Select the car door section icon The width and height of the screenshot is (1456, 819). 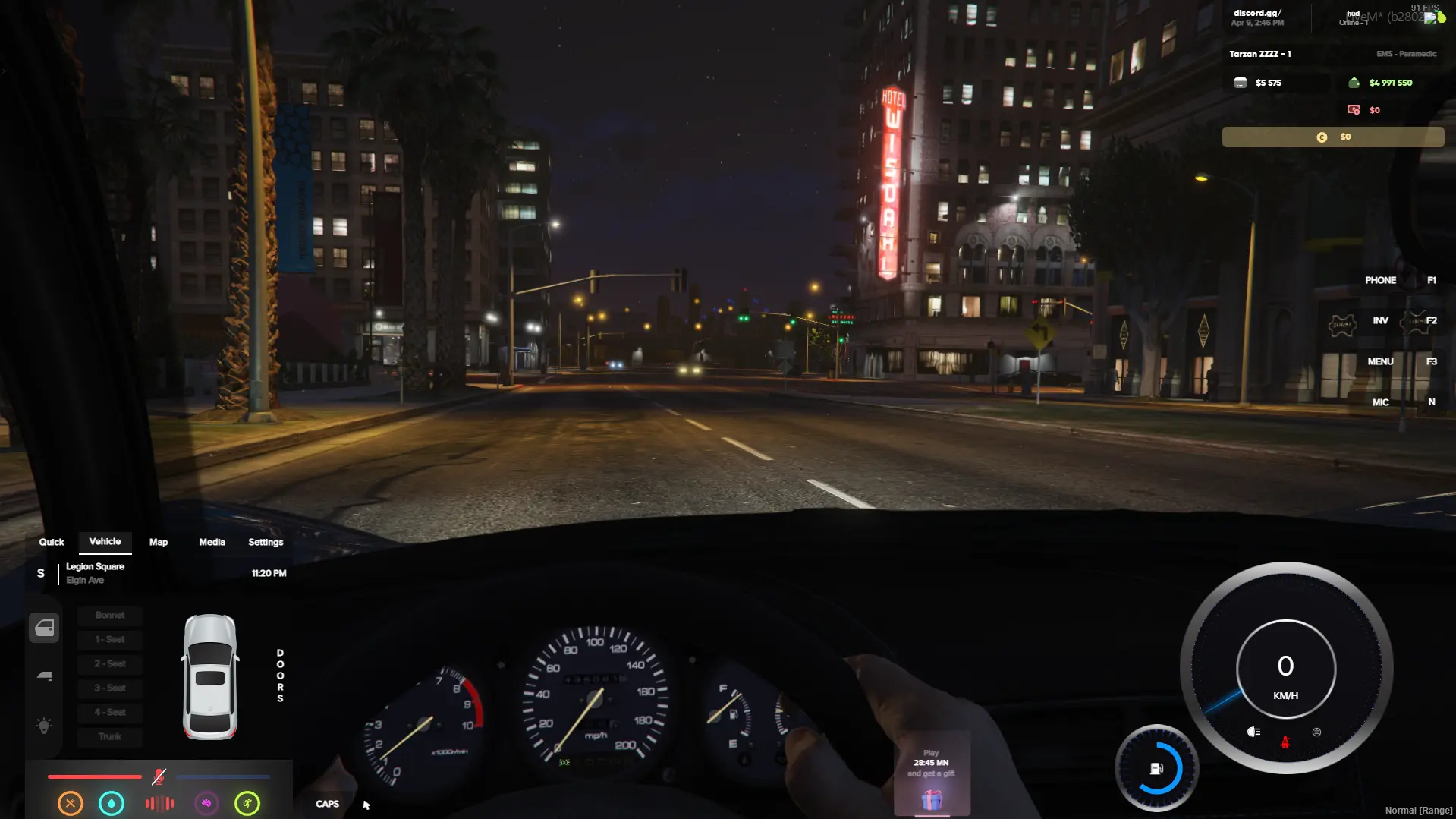pyautogui.click(x=45, y=628)
